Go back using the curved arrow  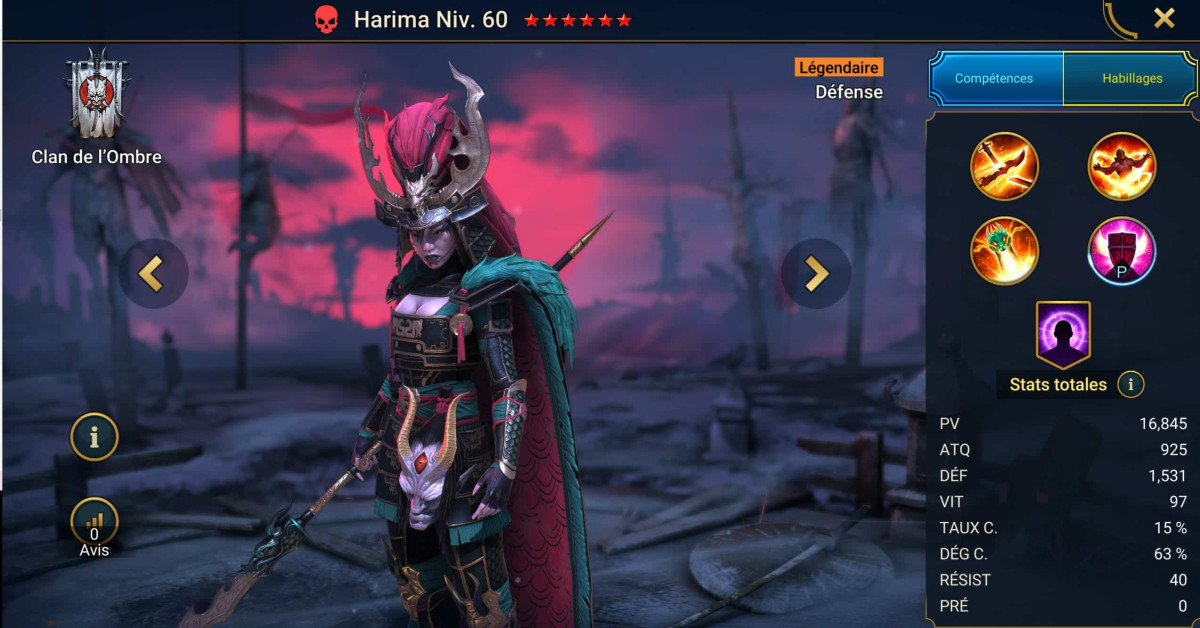tap(1121, 19)
